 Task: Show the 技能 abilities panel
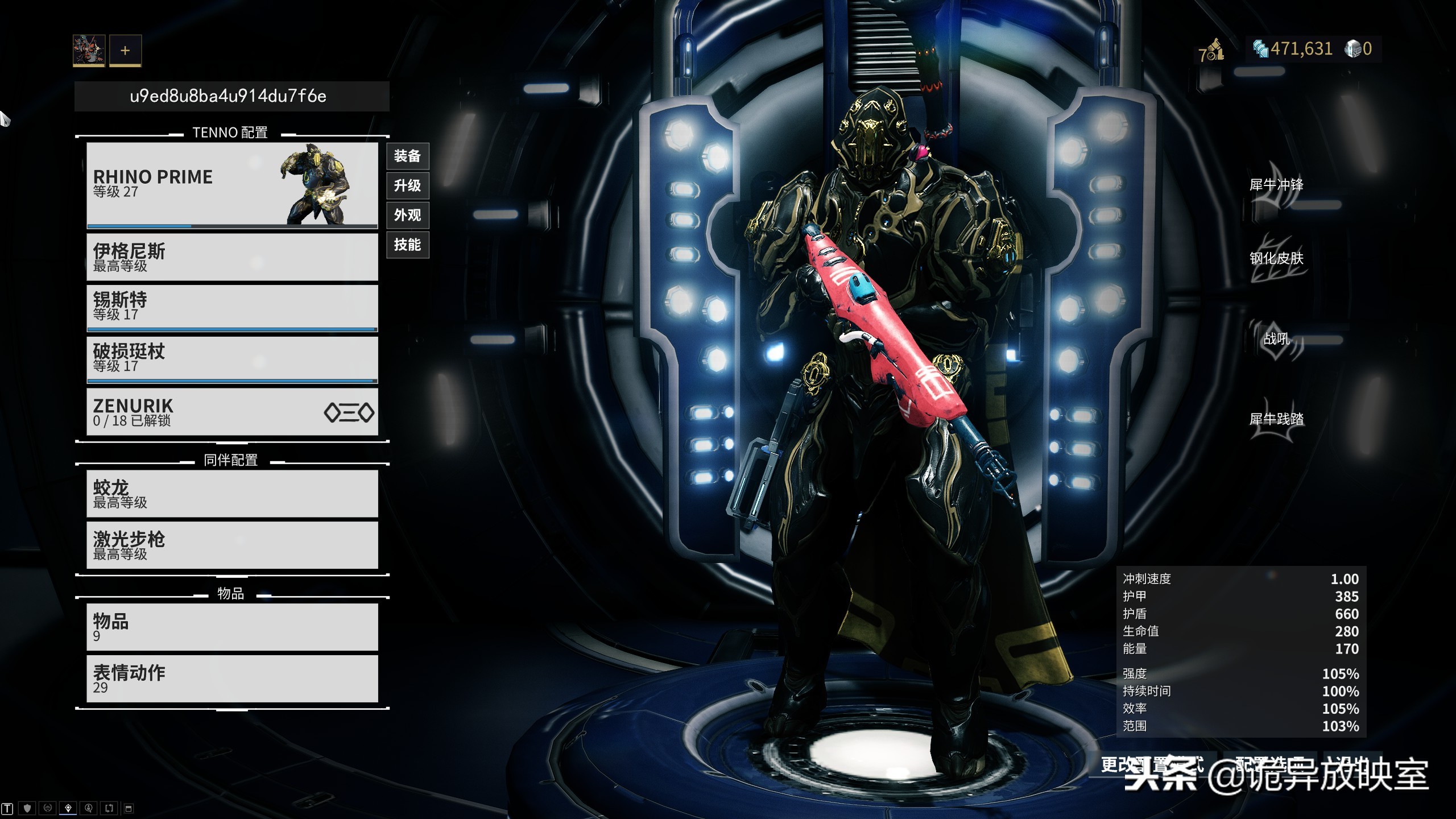click(407, 245)
